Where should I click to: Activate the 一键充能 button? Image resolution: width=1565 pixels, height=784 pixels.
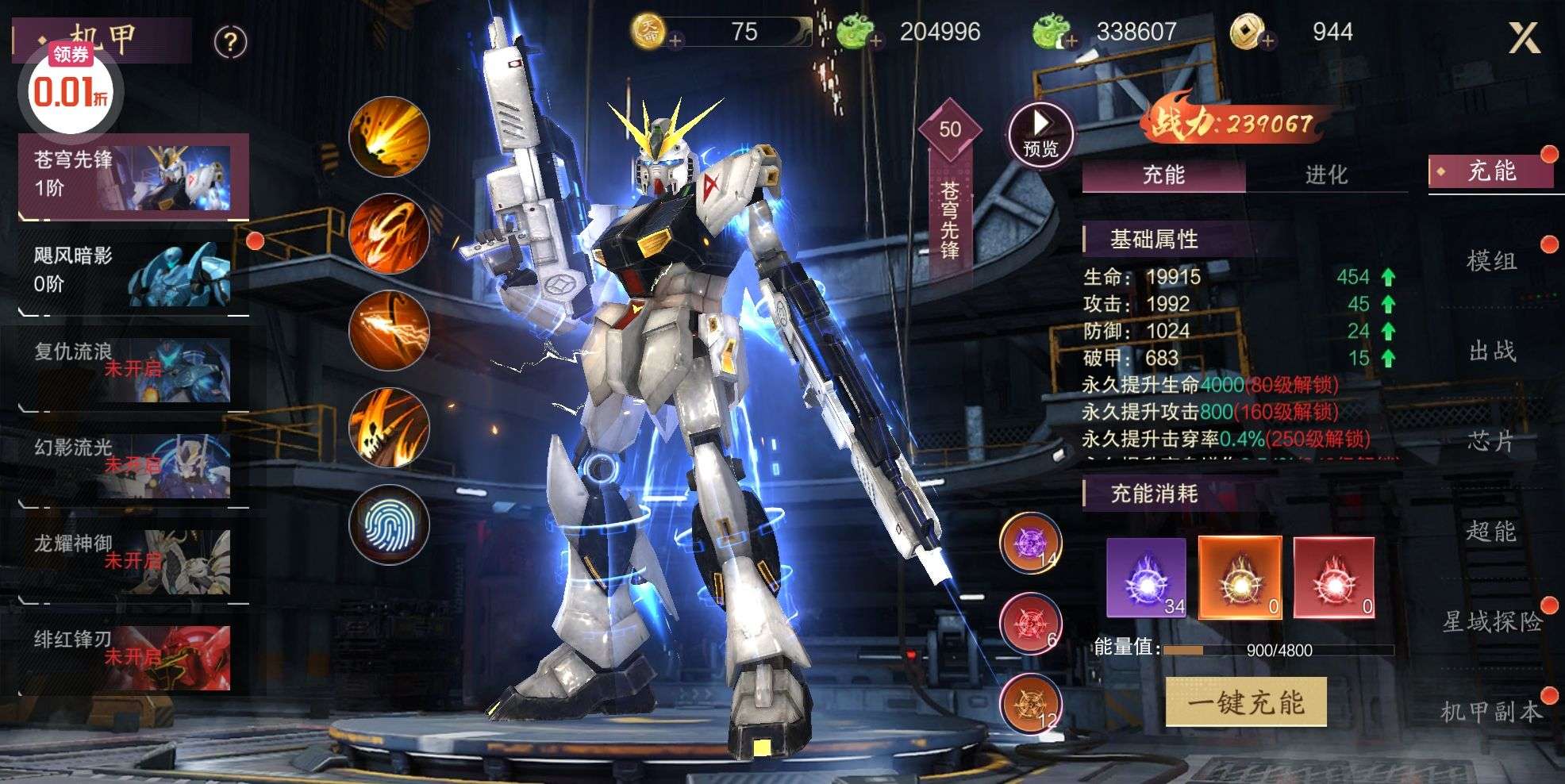(x=1245, y=702)
